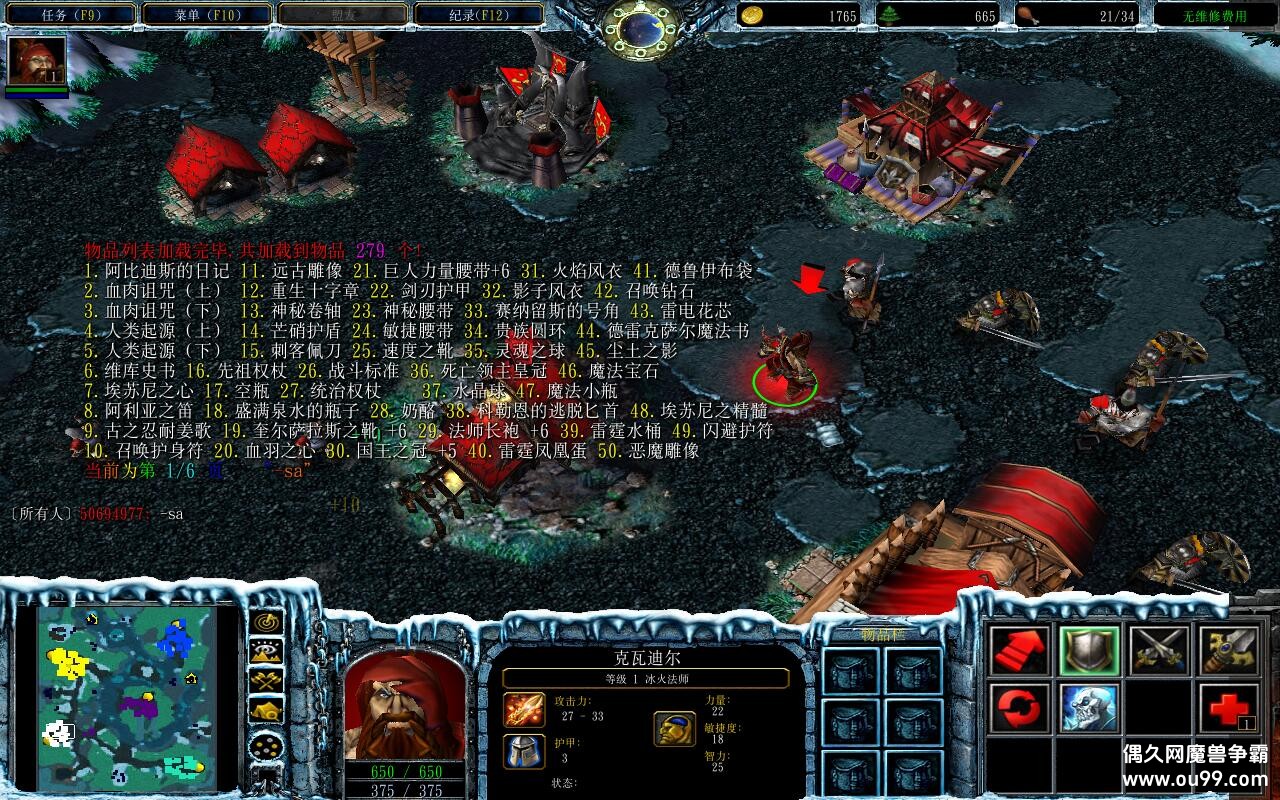Click the hero attributes icon
The width and height of the screenshot is (1280, 800).
(674, 728)
